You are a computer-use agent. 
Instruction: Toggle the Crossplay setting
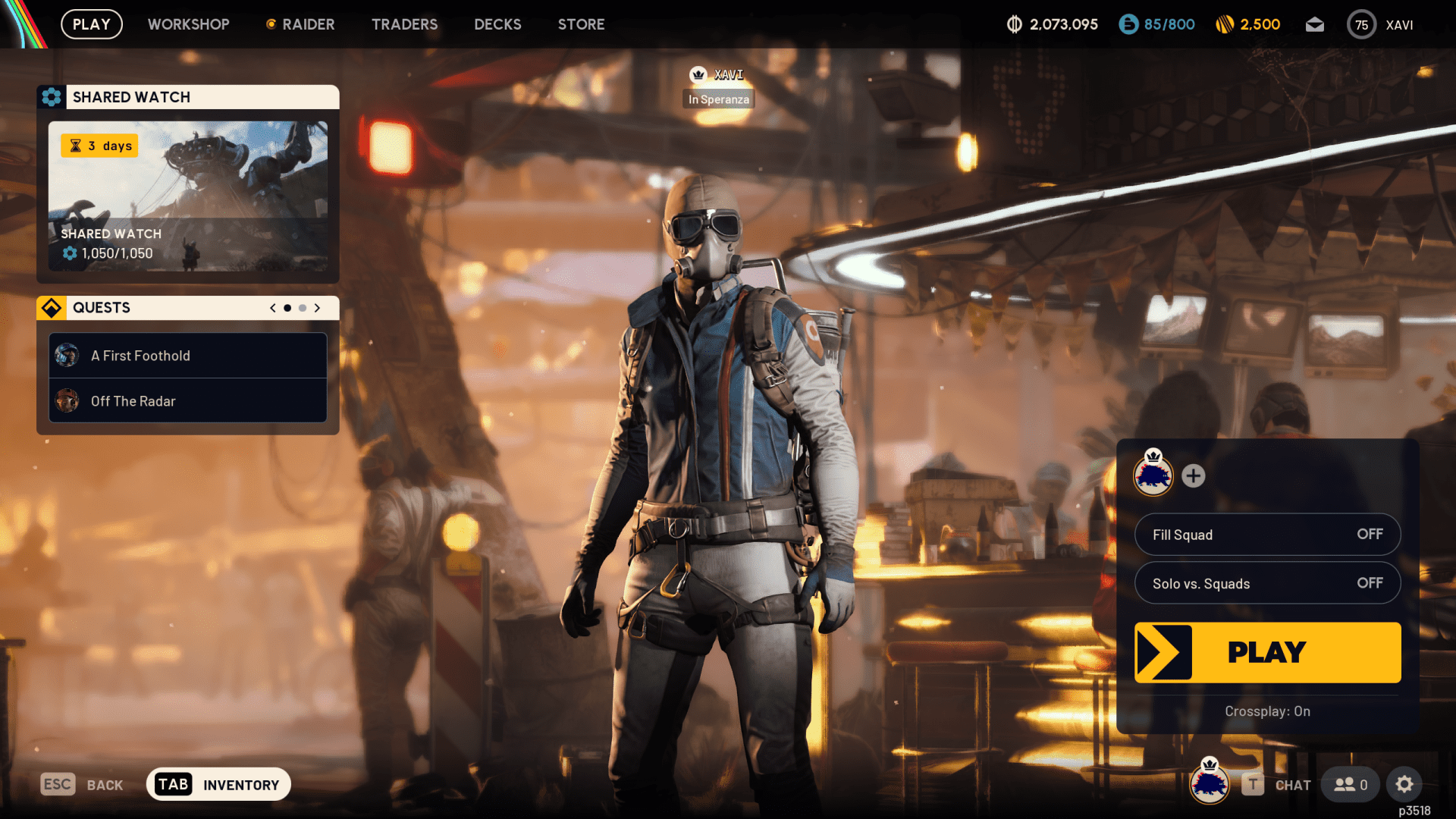point(1267,711)
